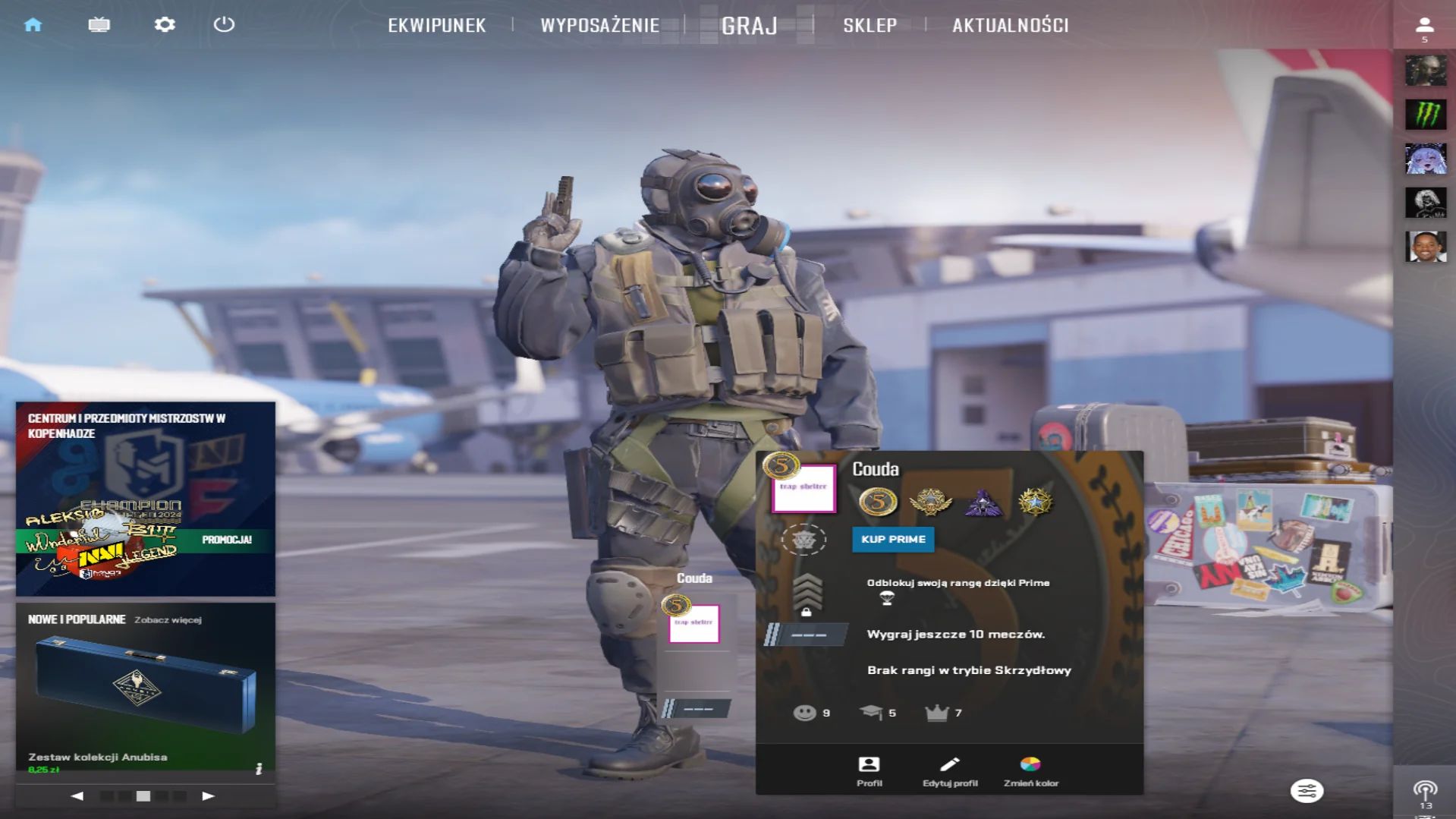This screenshot has height=819, width=1456.
Task: Open the watch TV icon
Action: [x=99, y=25]
